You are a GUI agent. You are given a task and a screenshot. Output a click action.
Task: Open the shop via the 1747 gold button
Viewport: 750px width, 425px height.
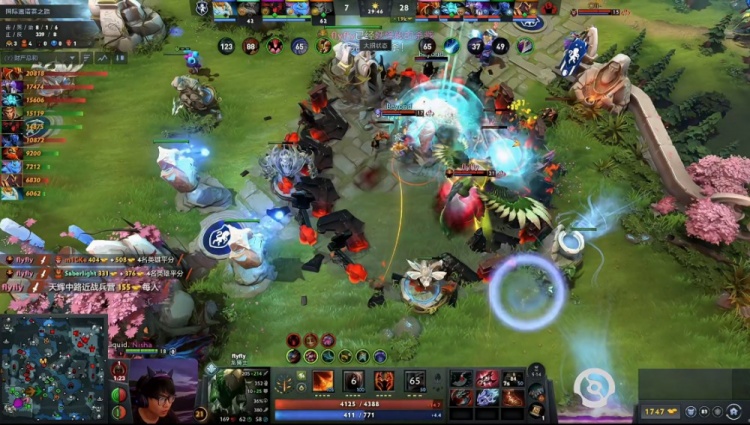pyautogui.click(x=661, y=411)
